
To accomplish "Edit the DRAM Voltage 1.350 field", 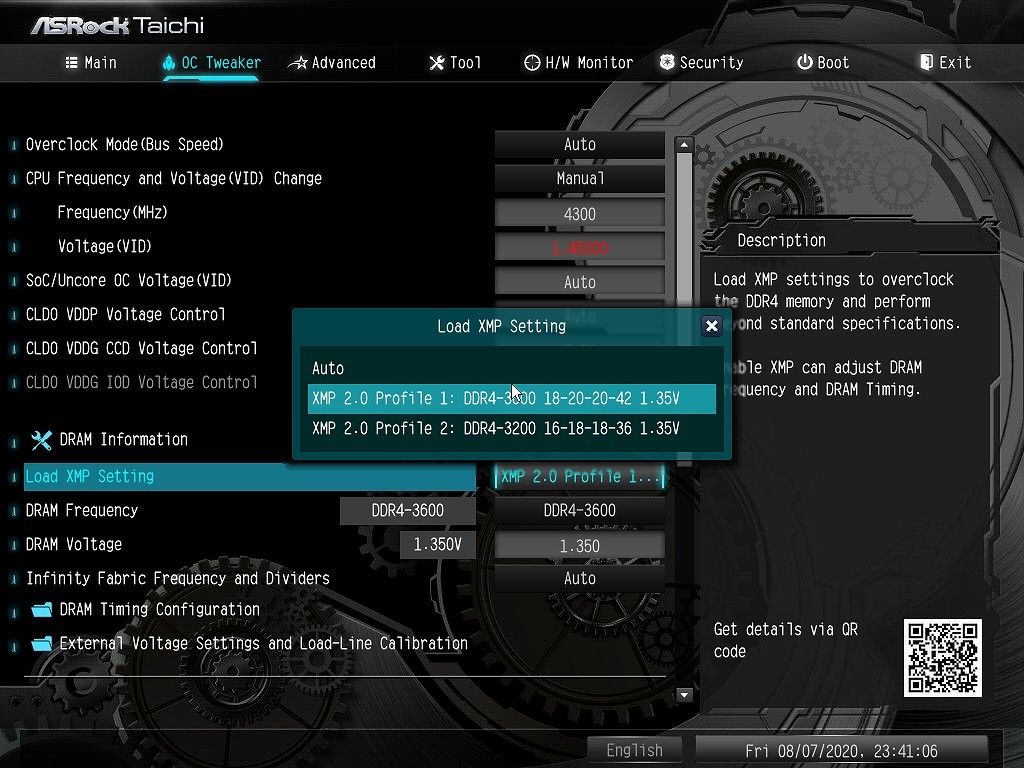I will 579,546.
